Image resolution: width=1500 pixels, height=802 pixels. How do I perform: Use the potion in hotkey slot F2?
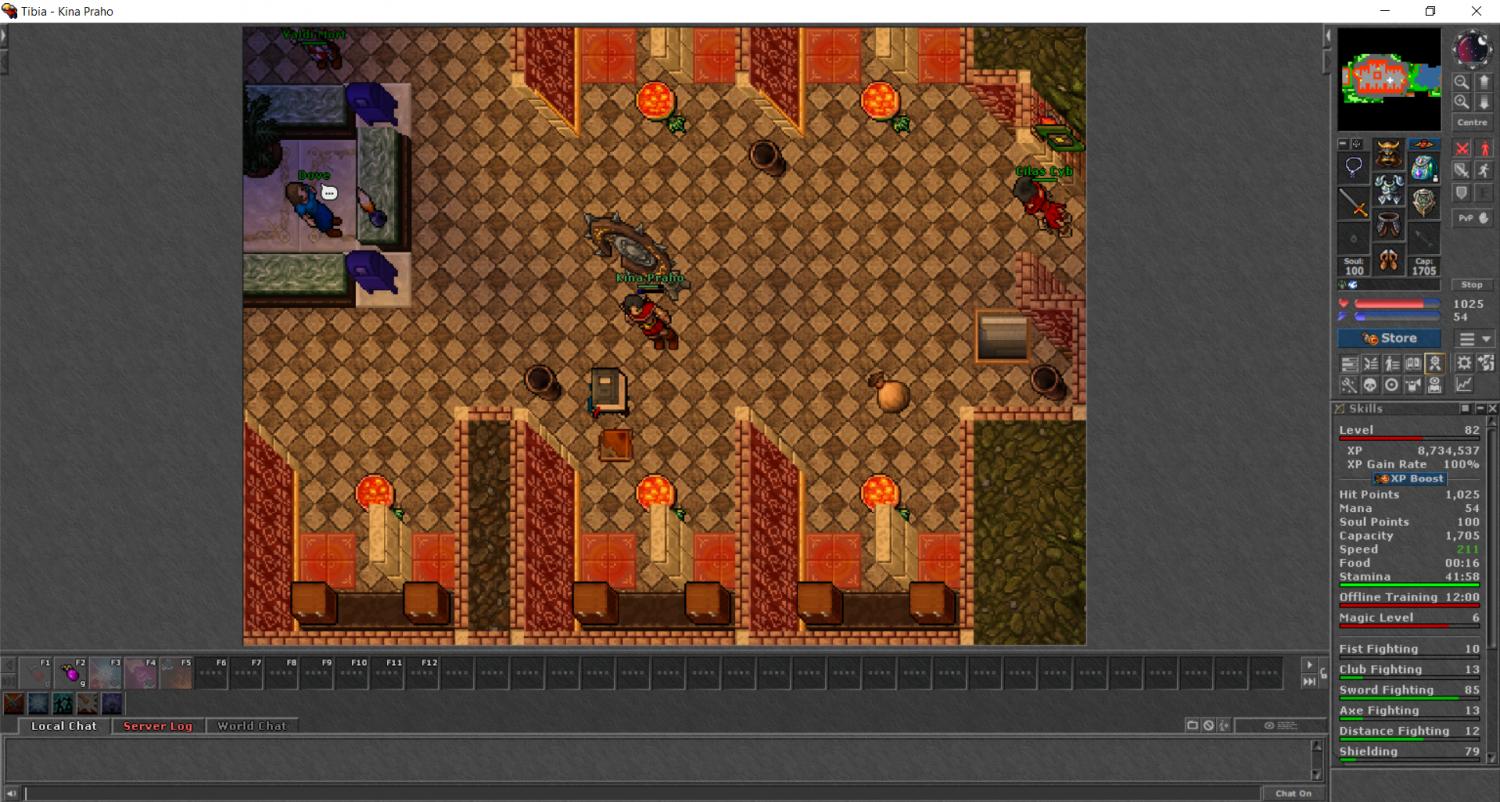click(72, 673)
